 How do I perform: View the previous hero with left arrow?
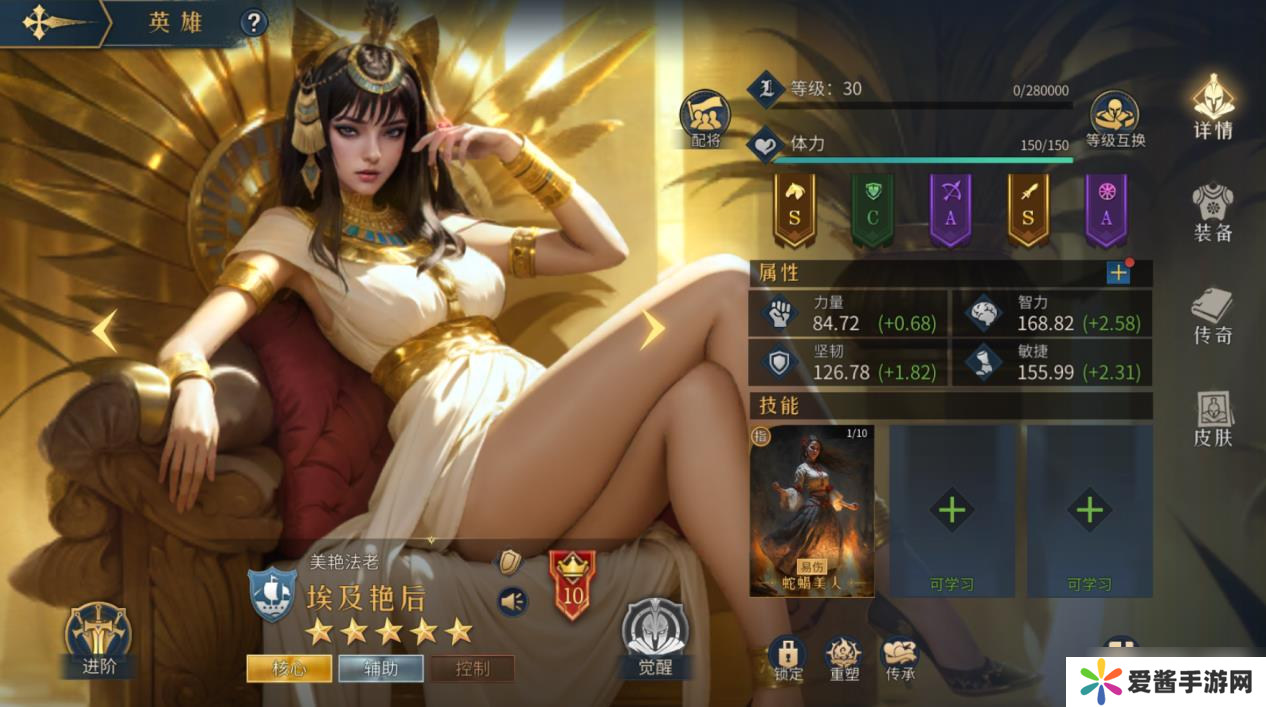click(104, 330)
